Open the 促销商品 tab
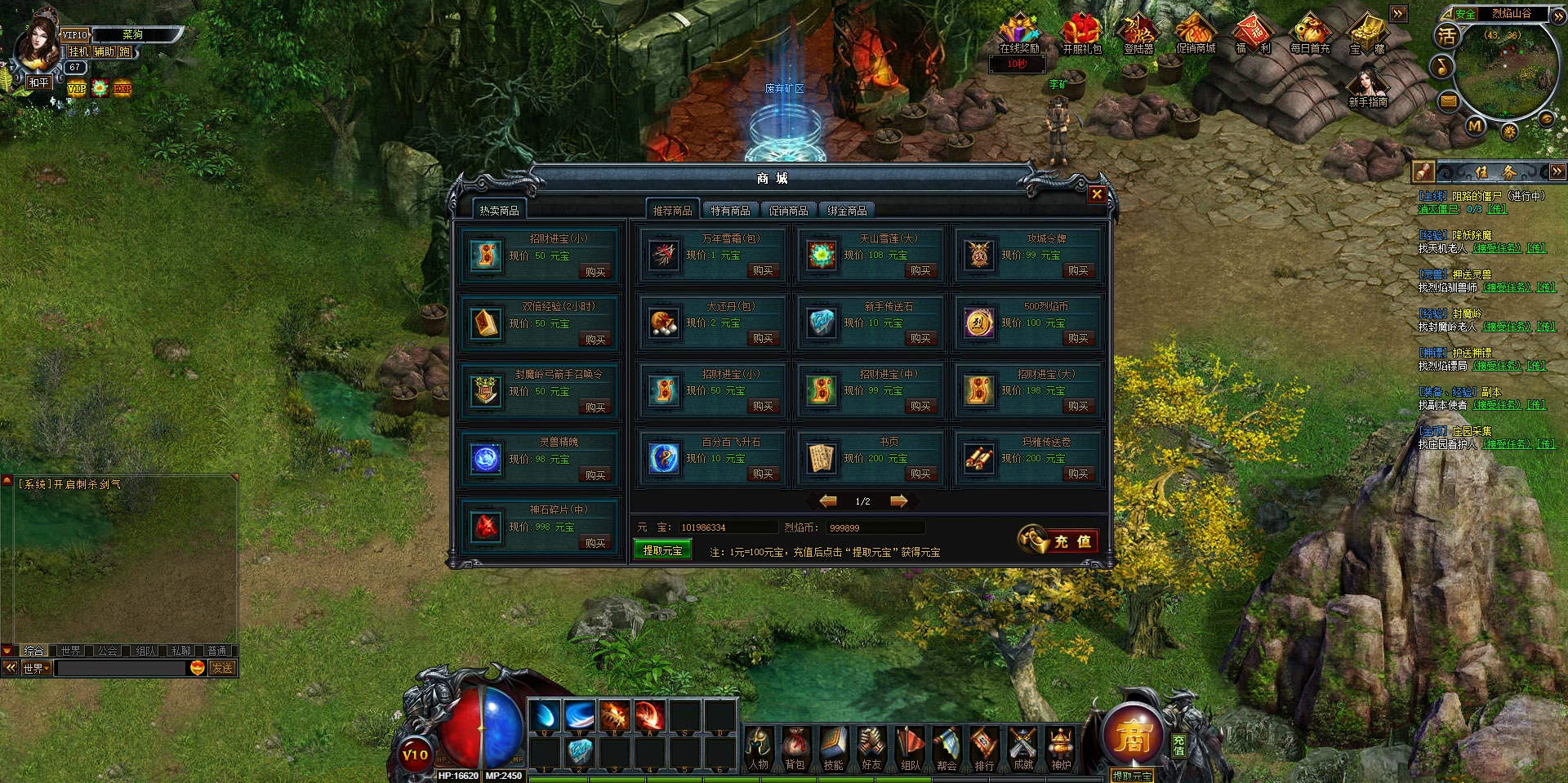 (788, 211)
